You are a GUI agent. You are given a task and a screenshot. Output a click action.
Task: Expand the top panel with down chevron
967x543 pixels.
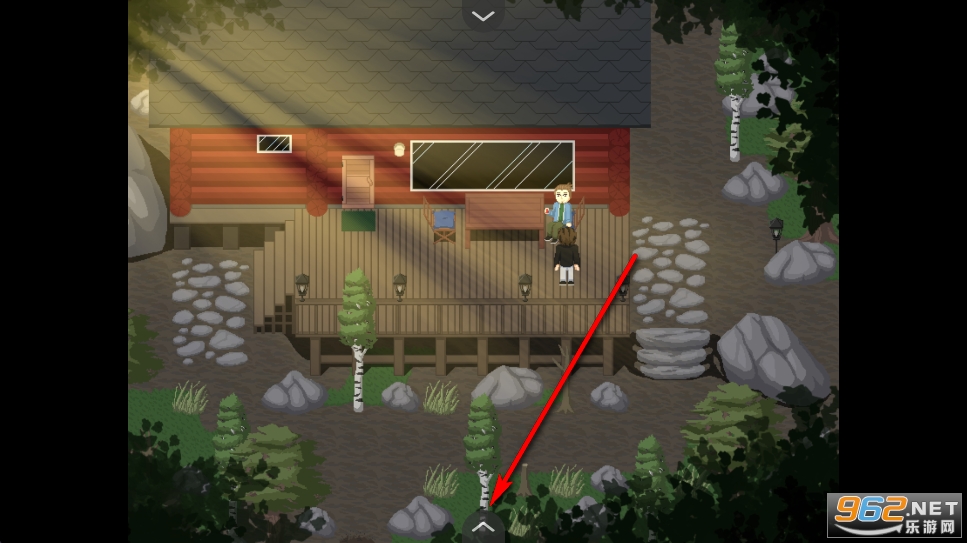[483, 15]
